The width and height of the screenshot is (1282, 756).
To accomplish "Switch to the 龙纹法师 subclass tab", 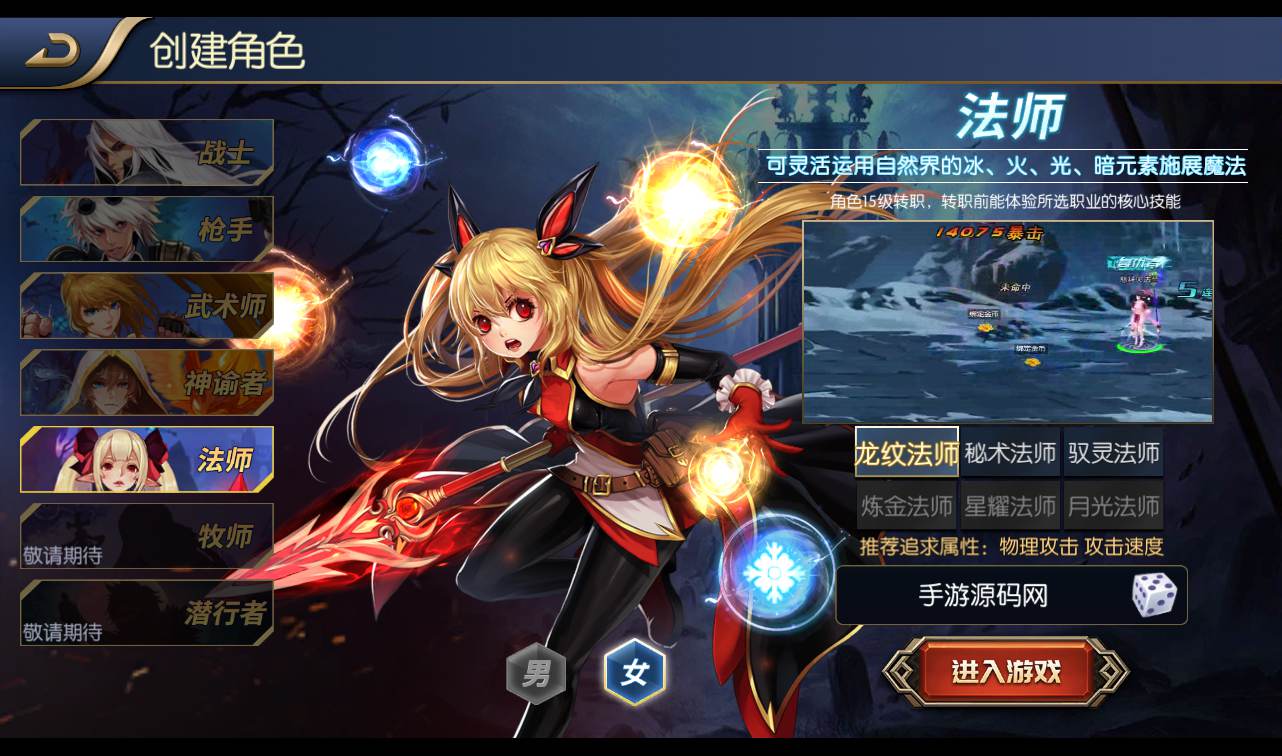I will pyautogui.click(x=906, y=452).
